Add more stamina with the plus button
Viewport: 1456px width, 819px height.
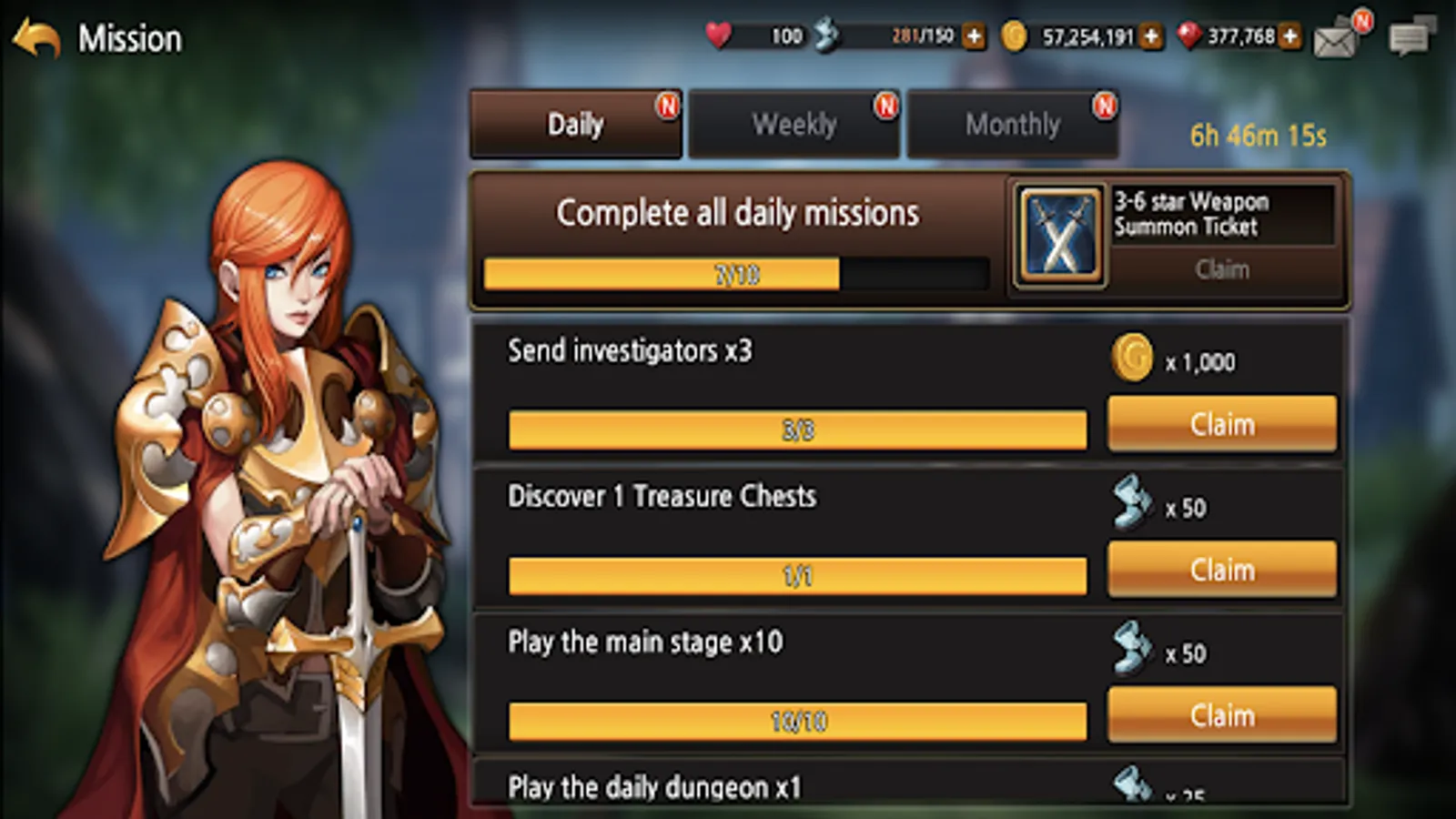(975, 38)
